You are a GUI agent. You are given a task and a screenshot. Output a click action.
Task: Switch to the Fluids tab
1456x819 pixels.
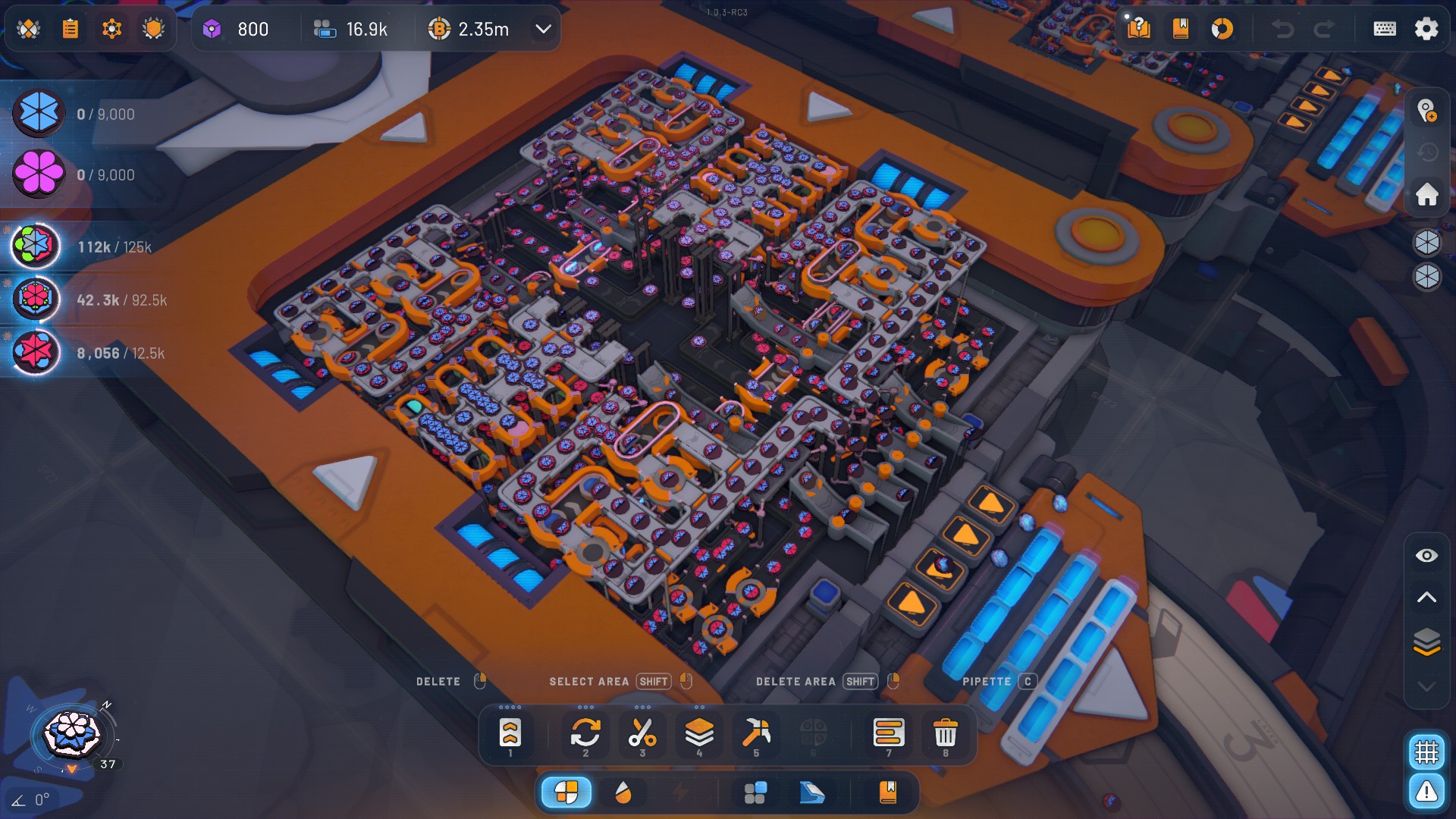(624, 792)
